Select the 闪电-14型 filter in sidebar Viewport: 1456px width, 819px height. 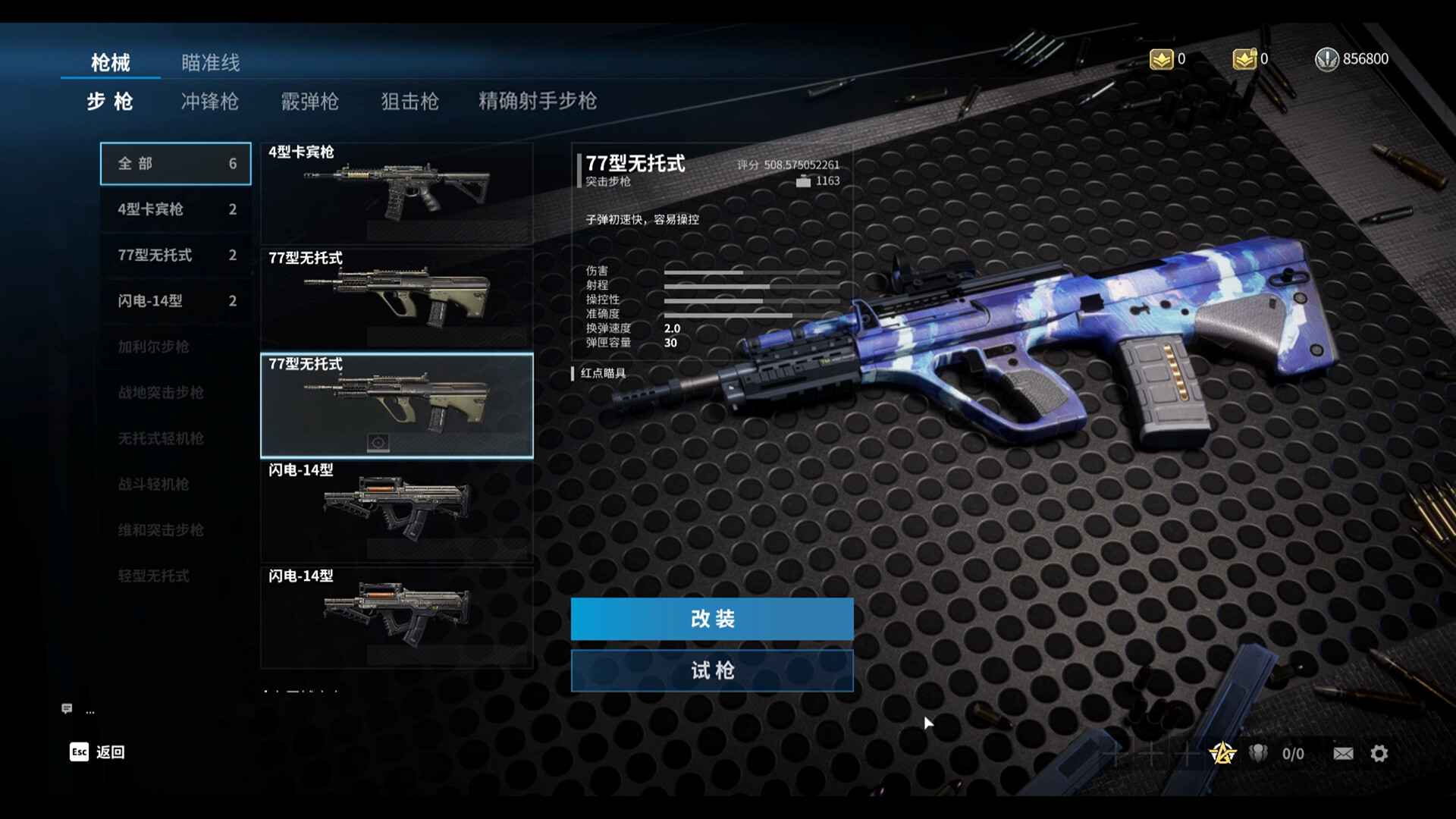tap(175, 300)
